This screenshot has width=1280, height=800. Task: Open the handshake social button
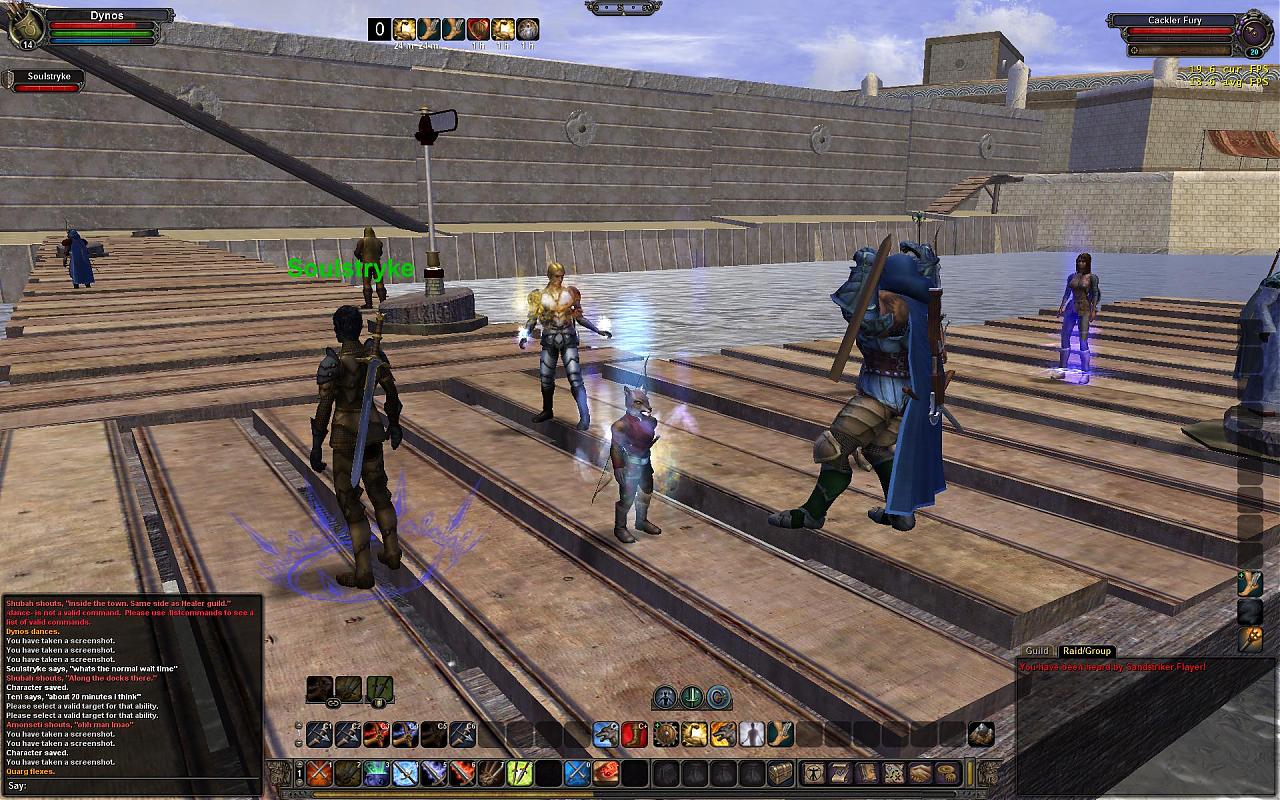point(920,773)
